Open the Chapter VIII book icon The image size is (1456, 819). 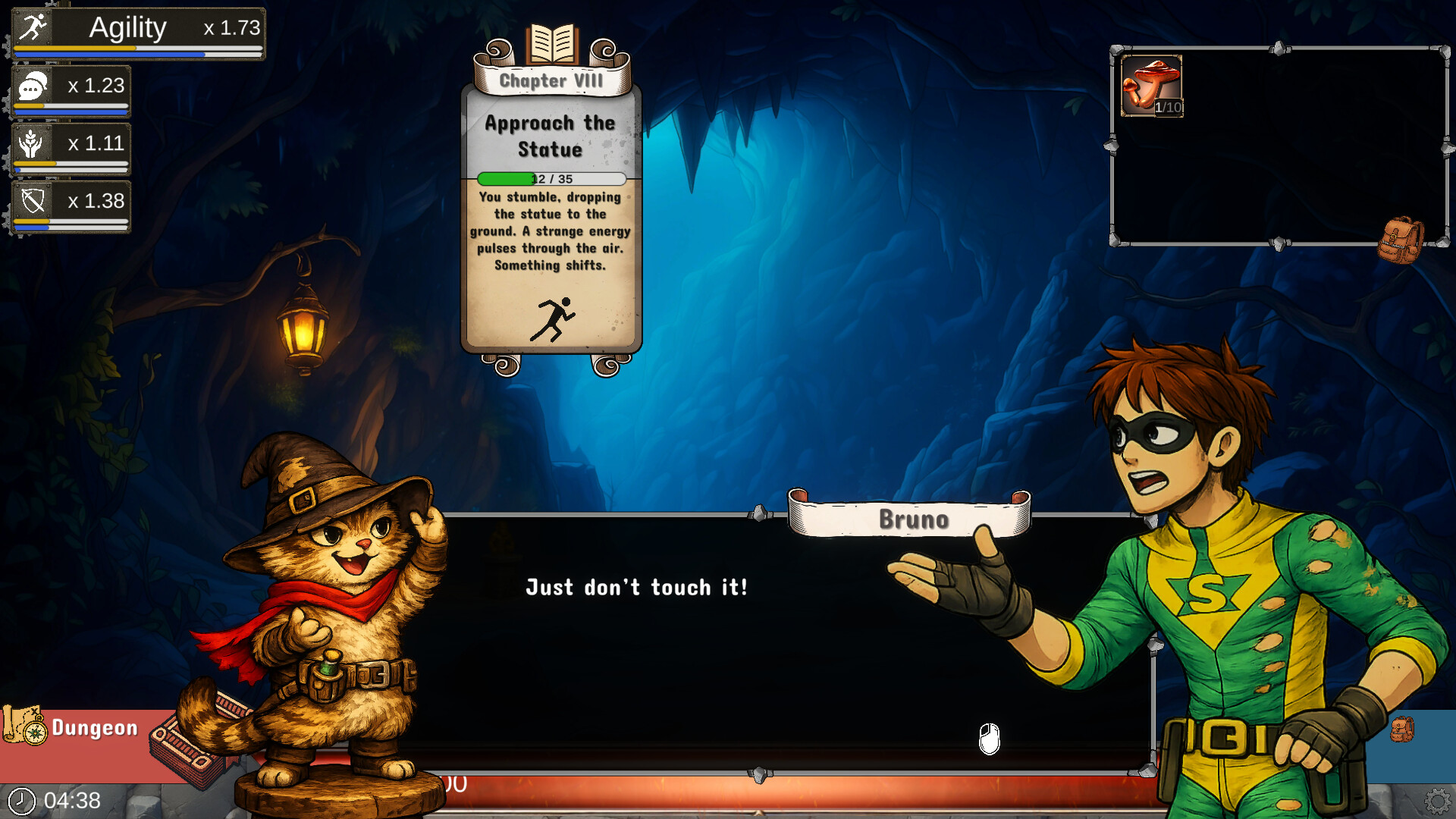click(x=552, y=44)
